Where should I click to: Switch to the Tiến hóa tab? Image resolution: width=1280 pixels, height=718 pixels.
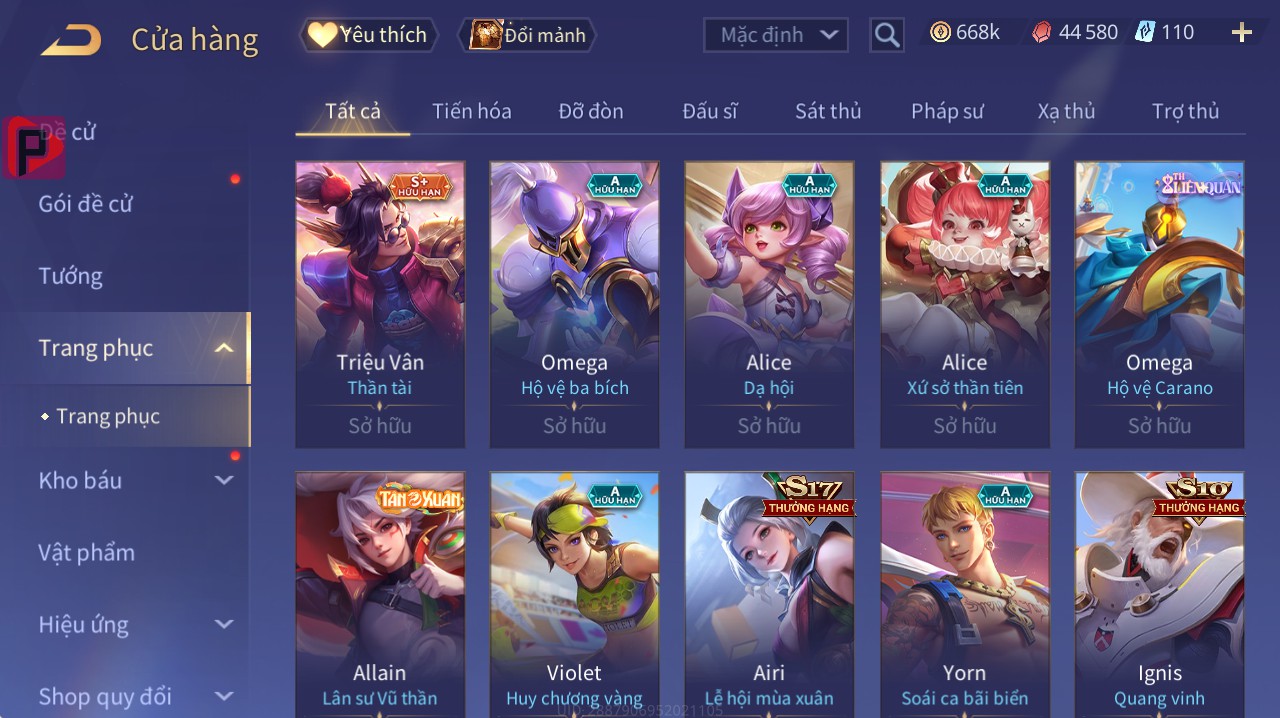(471, 111)
